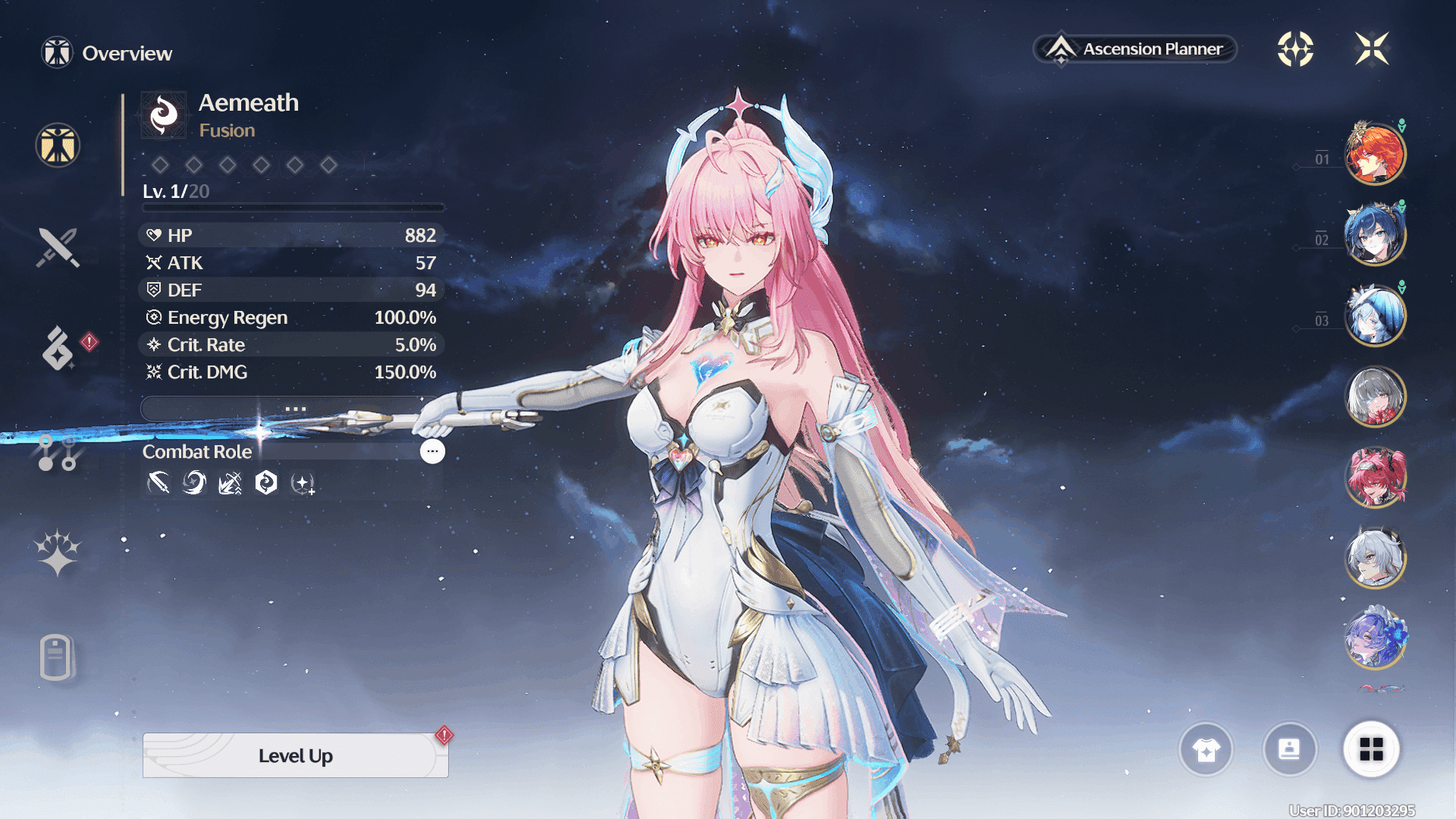
Task: Choose the white-haired character portrait
Action: [1374, 558]
